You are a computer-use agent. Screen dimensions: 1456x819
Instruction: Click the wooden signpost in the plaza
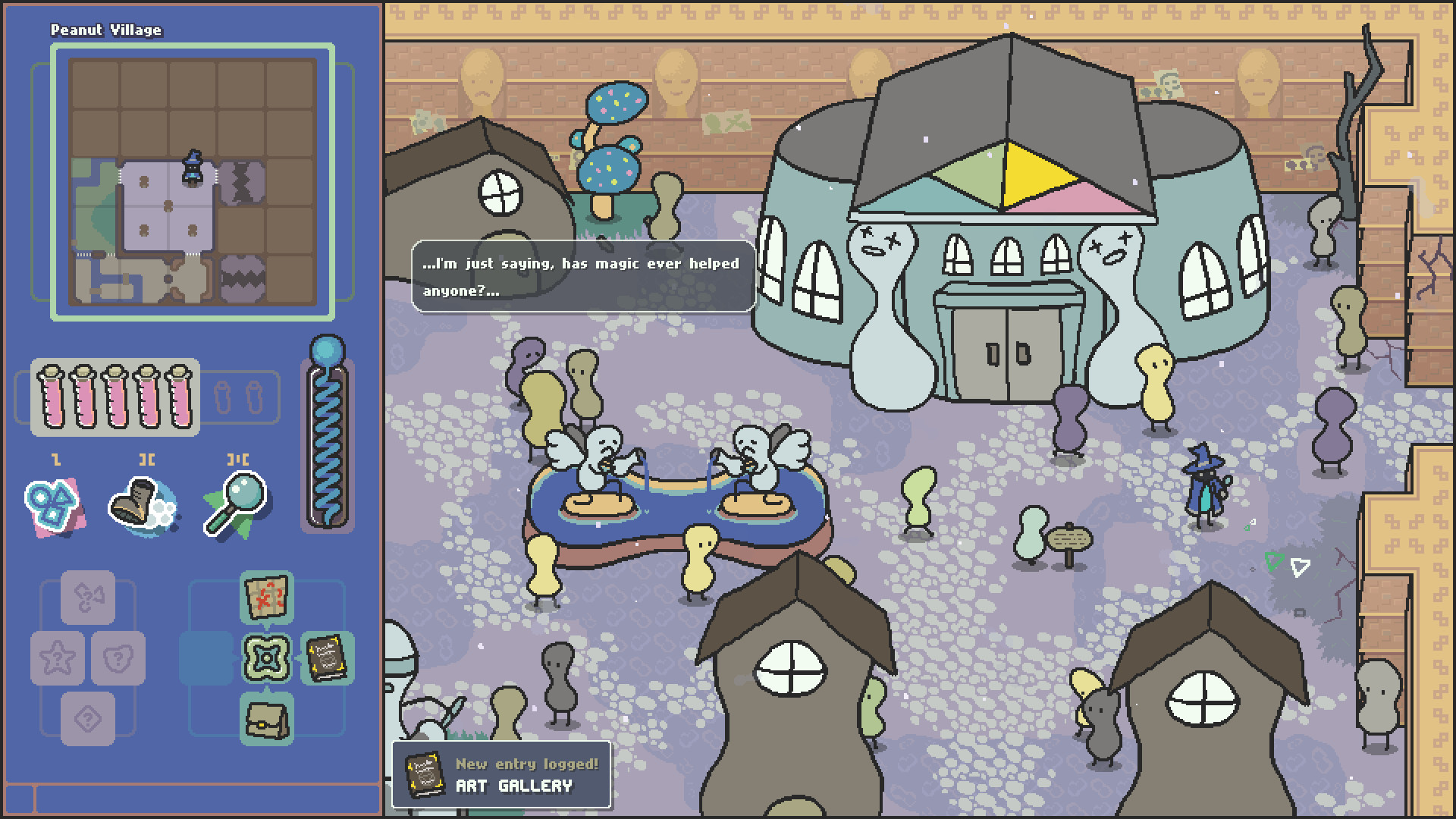pyautogui.click(x=1071, y=538)
